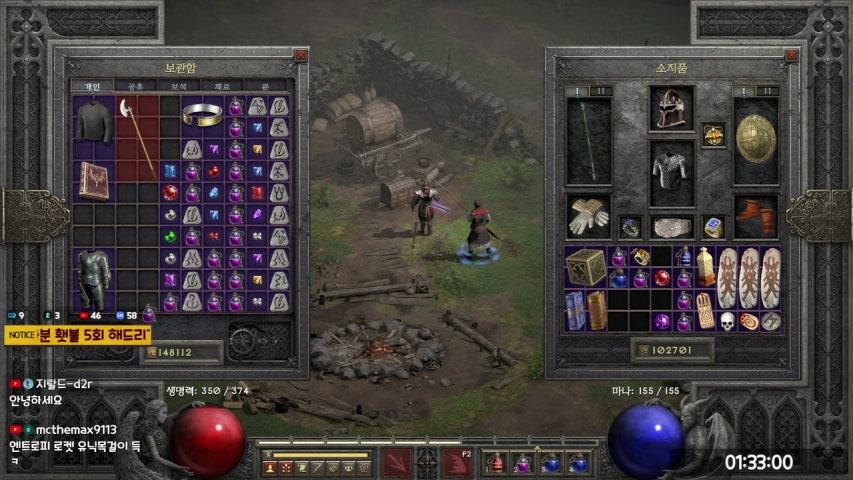Viewport: 853px width, 480px height.
Task: Open the 공유 shared stash tab
Action: [134, 86]
